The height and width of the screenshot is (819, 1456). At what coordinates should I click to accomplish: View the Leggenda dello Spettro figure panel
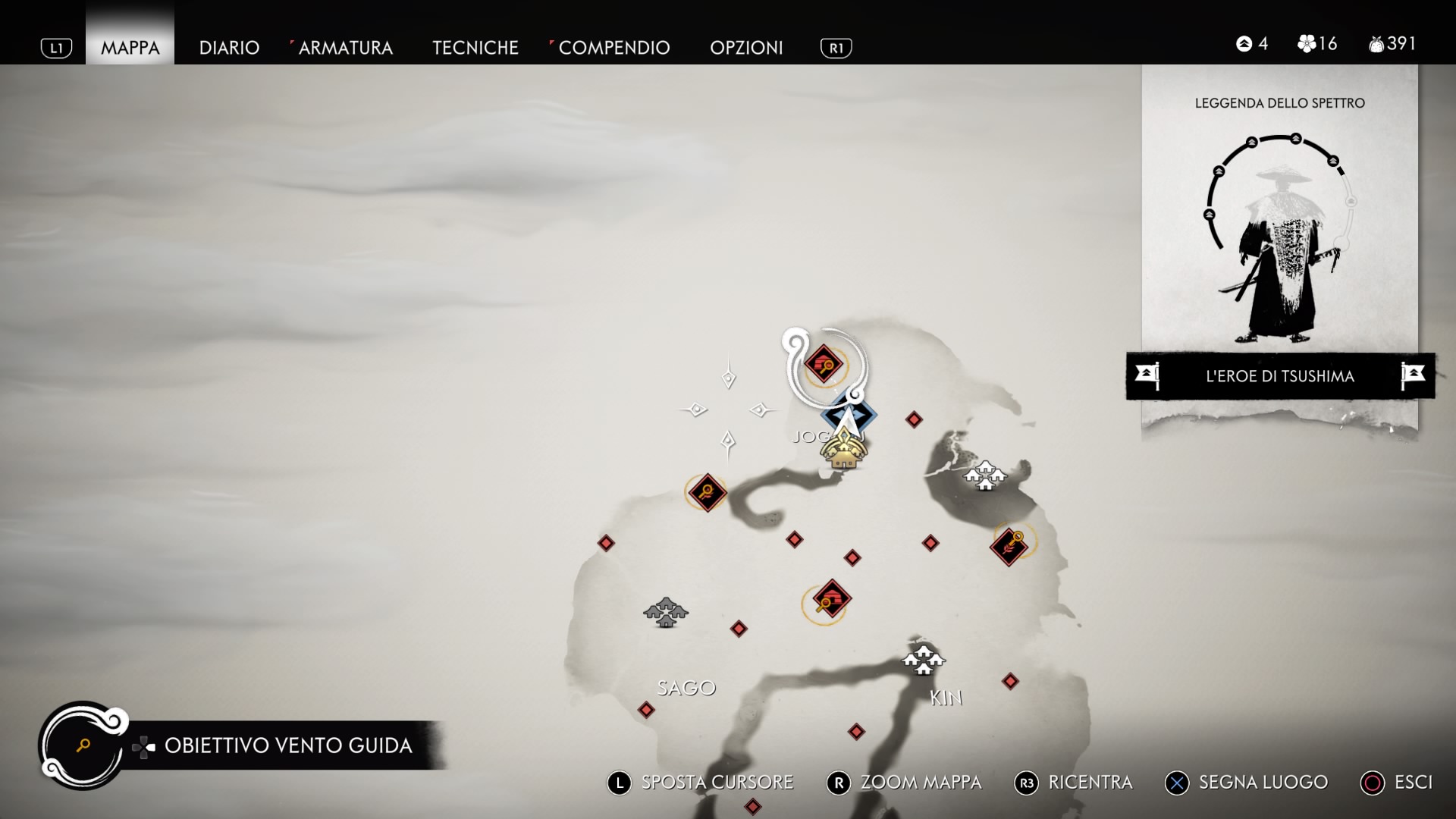(x=1279, y=235)
